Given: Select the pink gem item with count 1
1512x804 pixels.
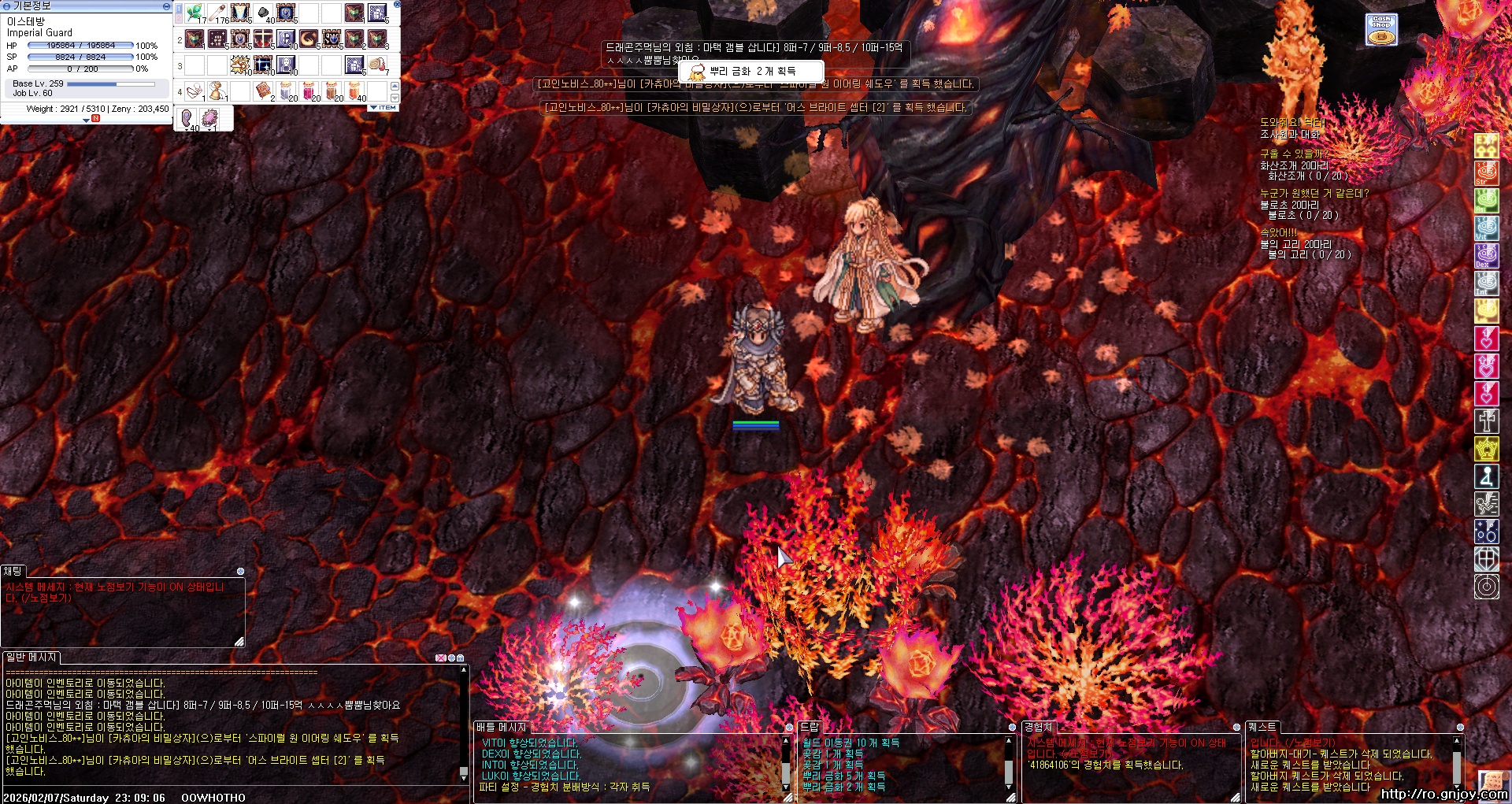Looking at the screenshot, I should (x=211, y=118).
